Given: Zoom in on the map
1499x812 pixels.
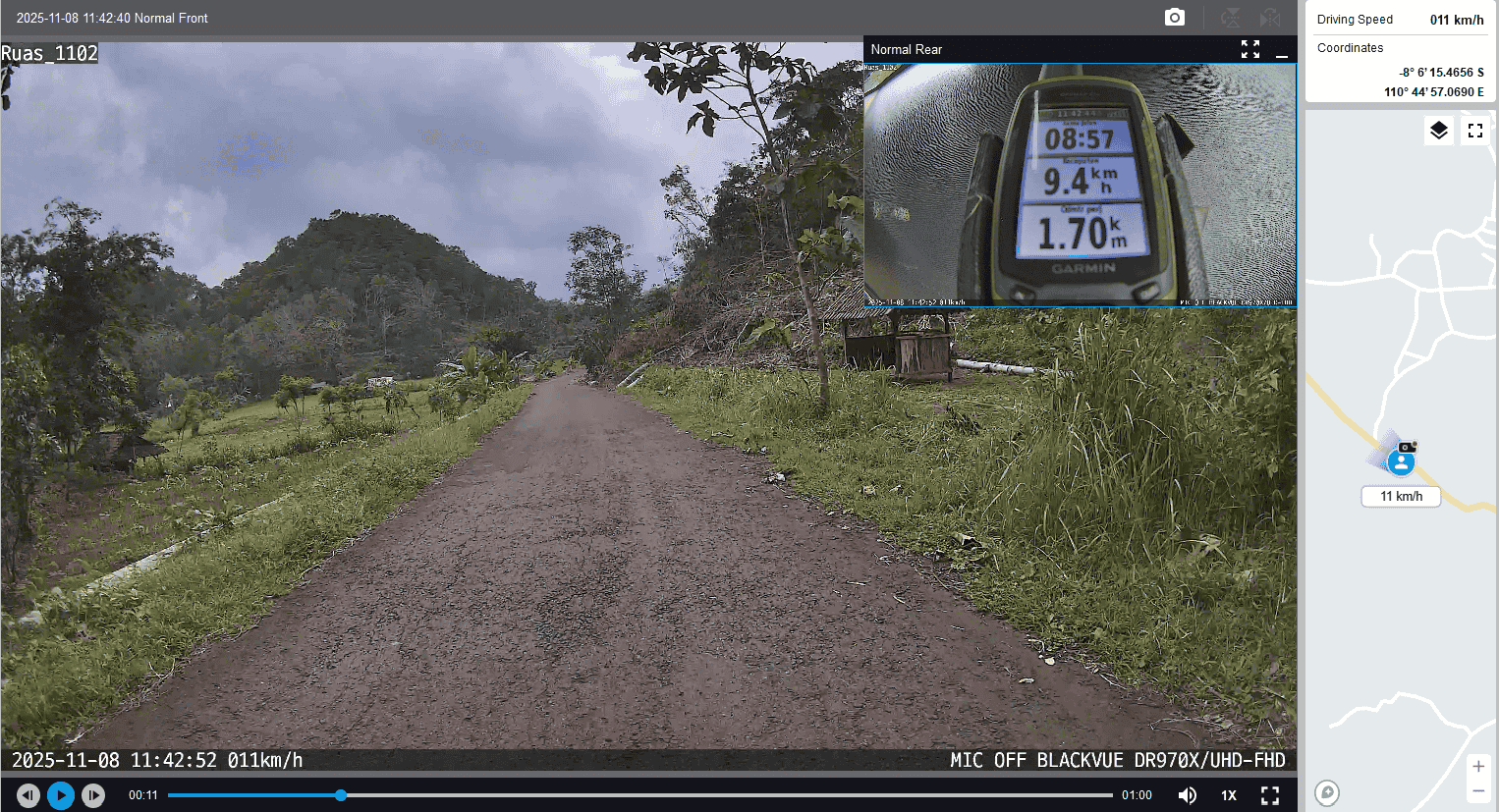Looking at the screenshot, I should click(1478, 766).
